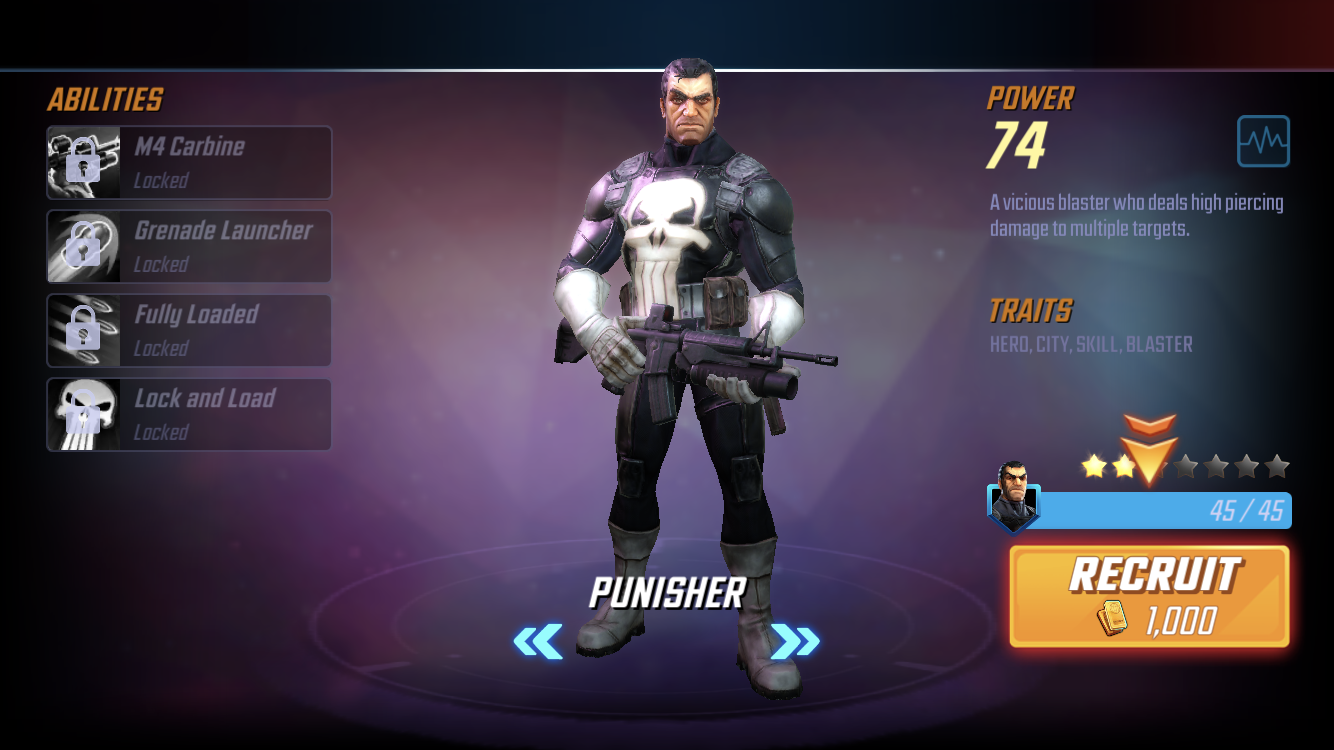This screenshot has width=1334, height=750.
Task: Click the Punisher shard portrait
Action: (x=1013, y=497)
